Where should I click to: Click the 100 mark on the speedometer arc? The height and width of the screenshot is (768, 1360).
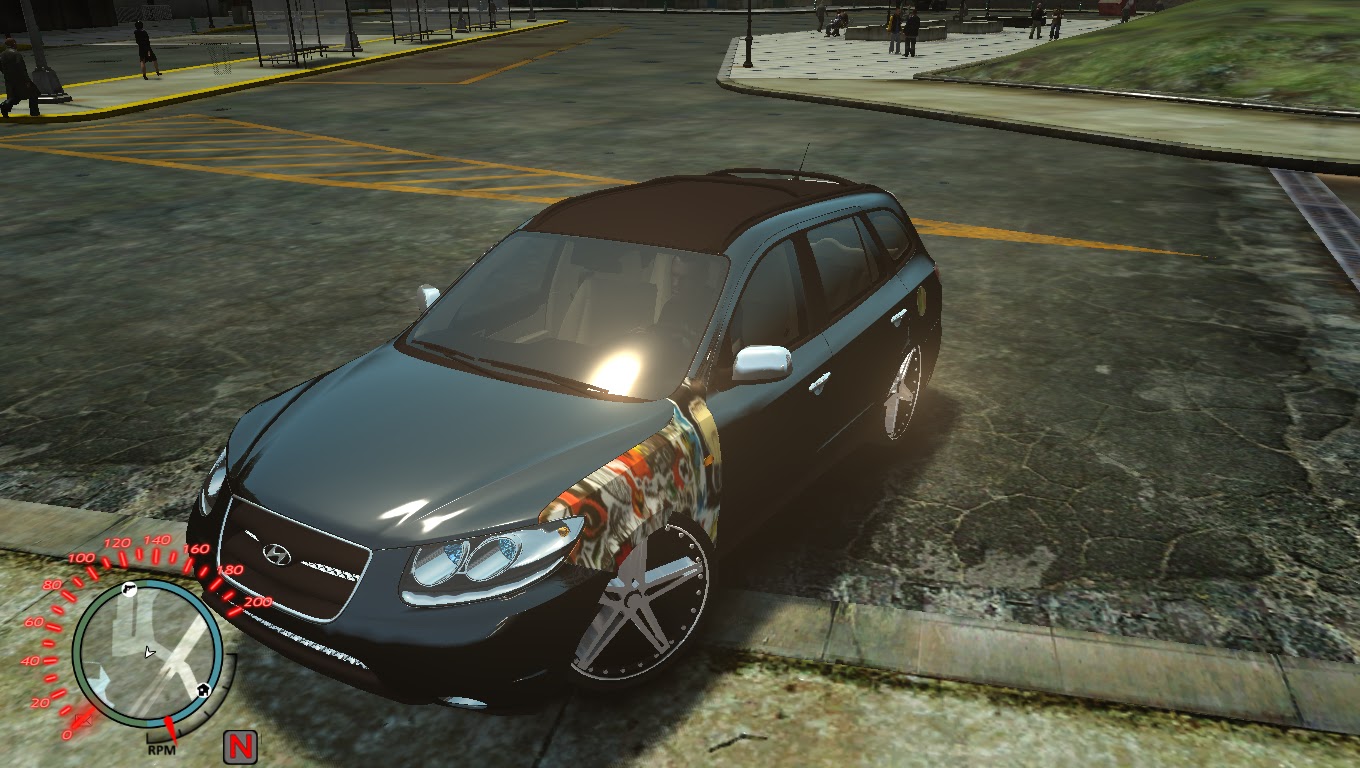pos(79,557)
